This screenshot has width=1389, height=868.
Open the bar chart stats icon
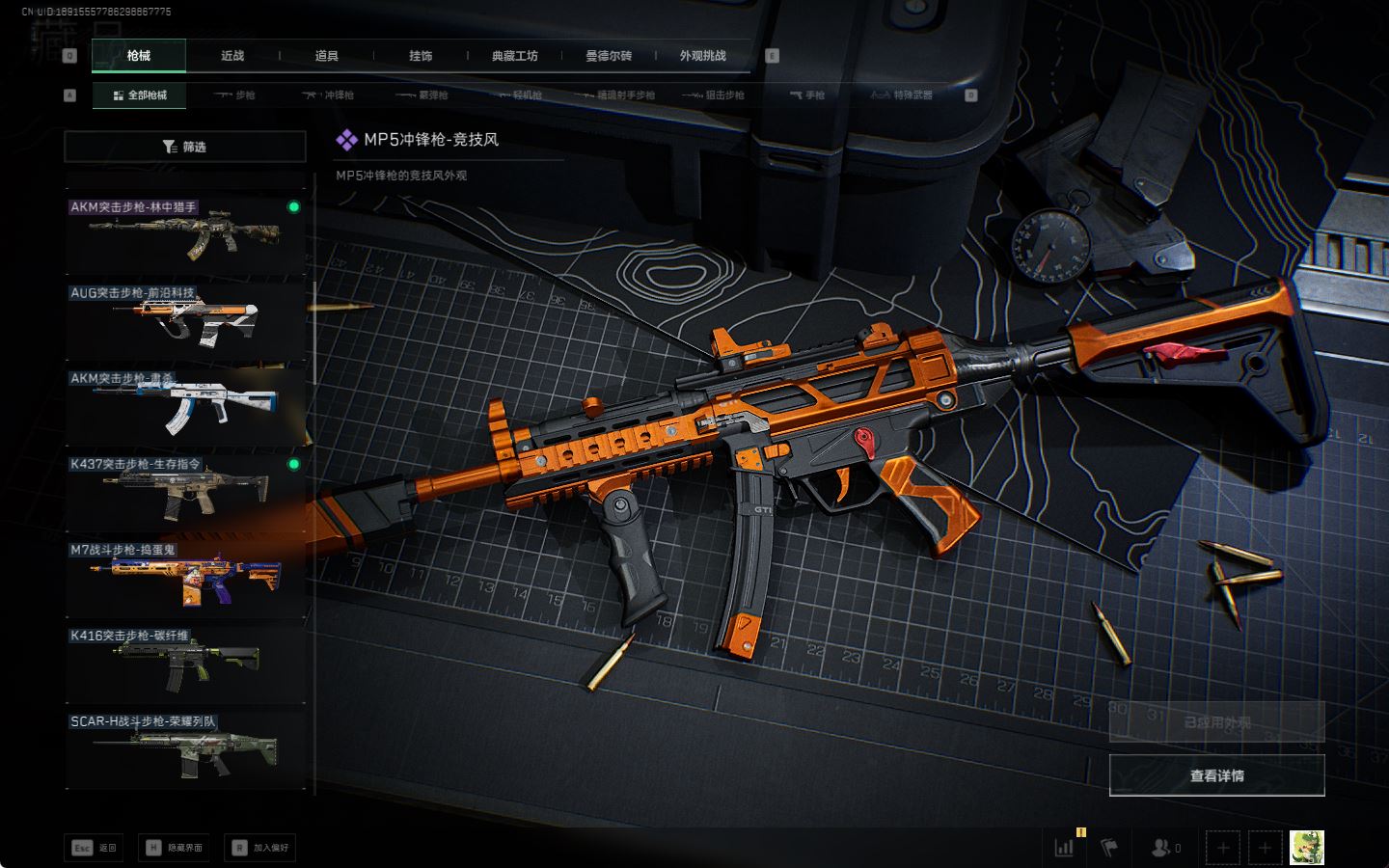(x=1065, y=848)
